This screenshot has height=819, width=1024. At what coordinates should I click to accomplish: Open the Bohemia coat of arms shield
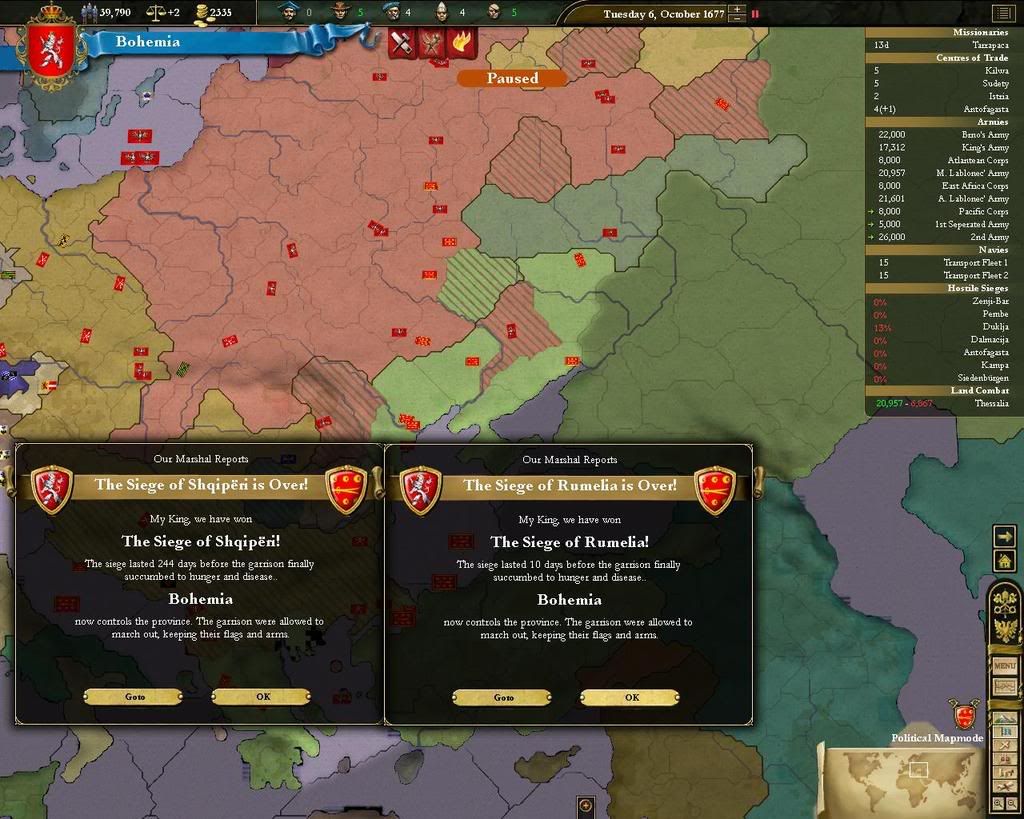(x=49, y=52)
